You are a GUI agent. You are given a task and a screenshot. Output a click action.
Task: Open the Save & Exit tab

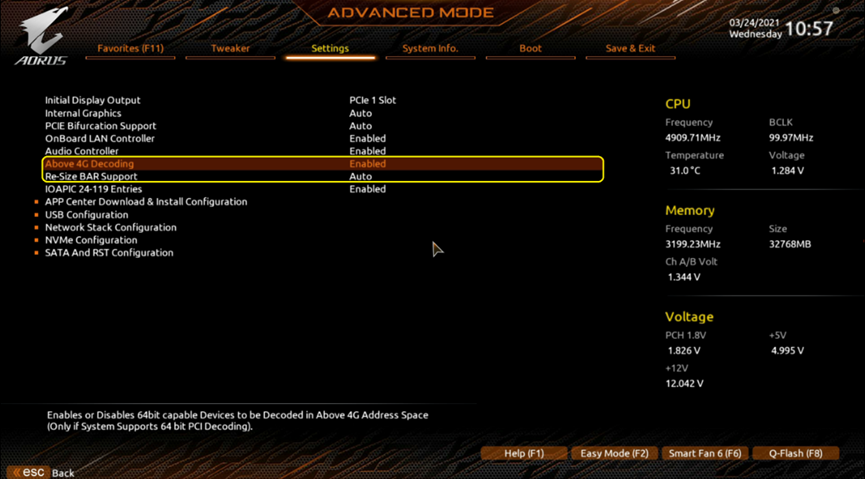point(630,48)
